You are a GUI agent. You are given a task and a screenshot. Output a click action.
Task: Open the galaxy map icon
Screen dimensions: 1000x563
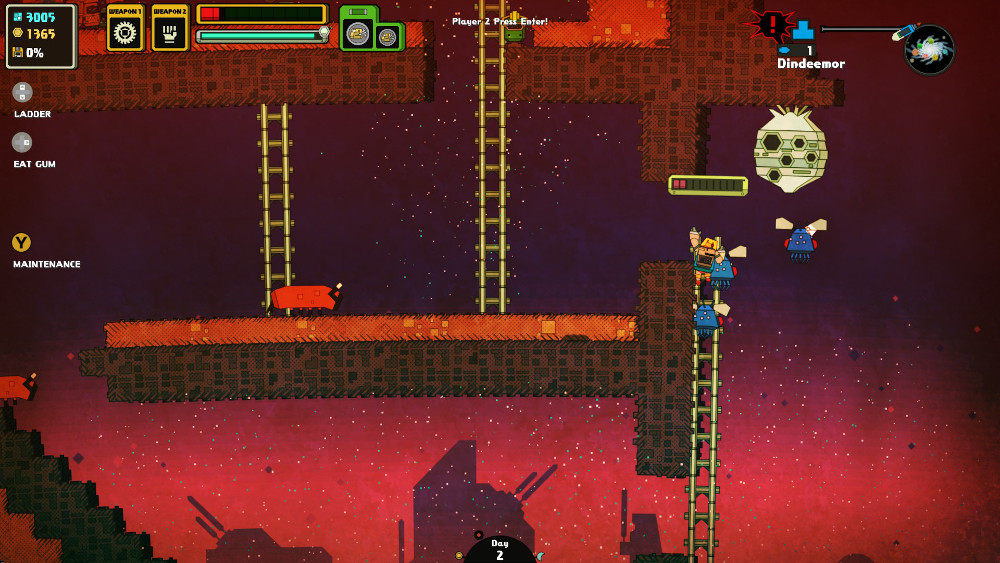[929, 49]
